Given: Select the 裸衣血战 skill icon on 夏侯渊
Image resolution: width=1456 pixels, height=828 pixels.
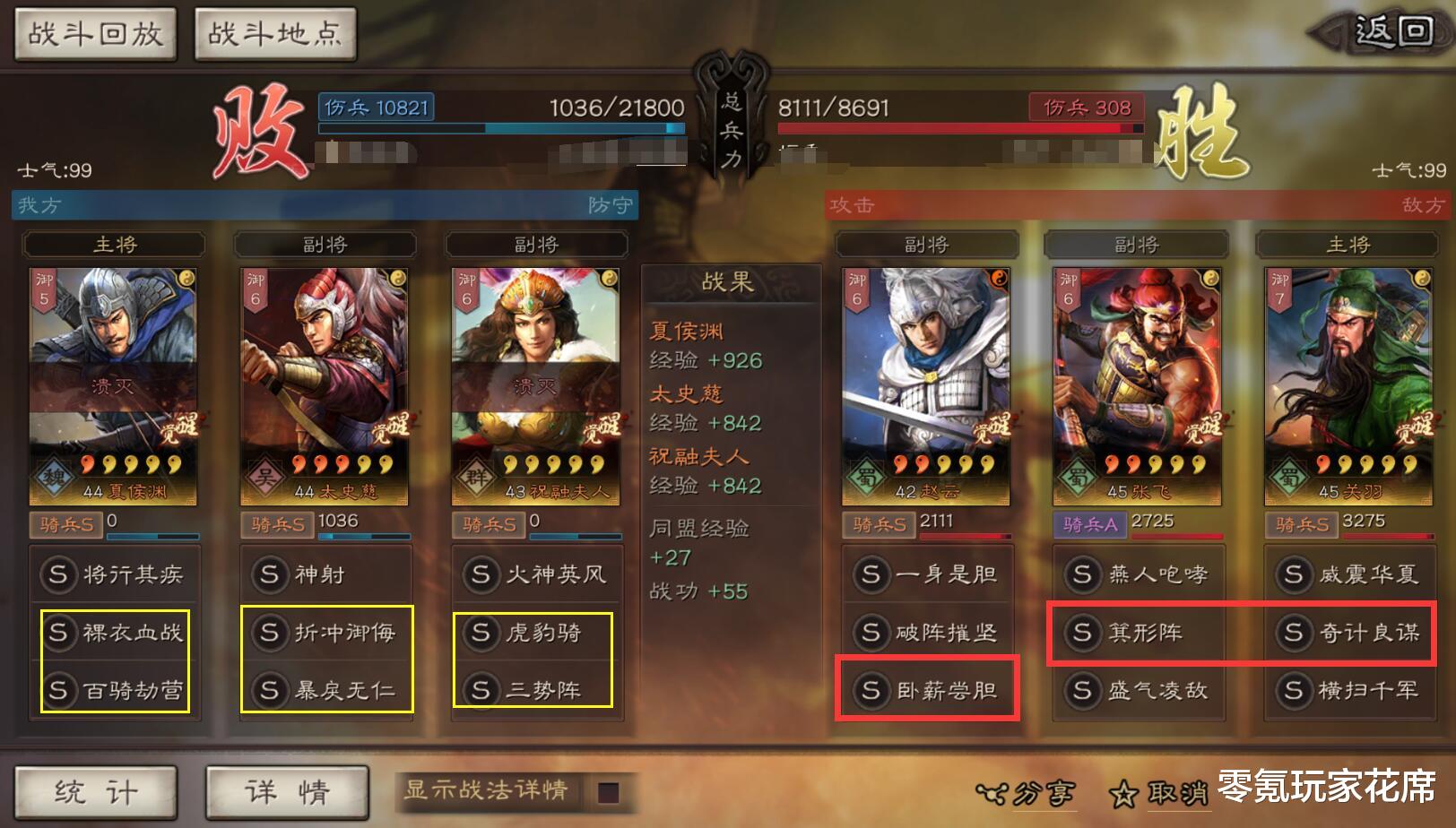Looking at the screenshot, I should pos(114,633).
